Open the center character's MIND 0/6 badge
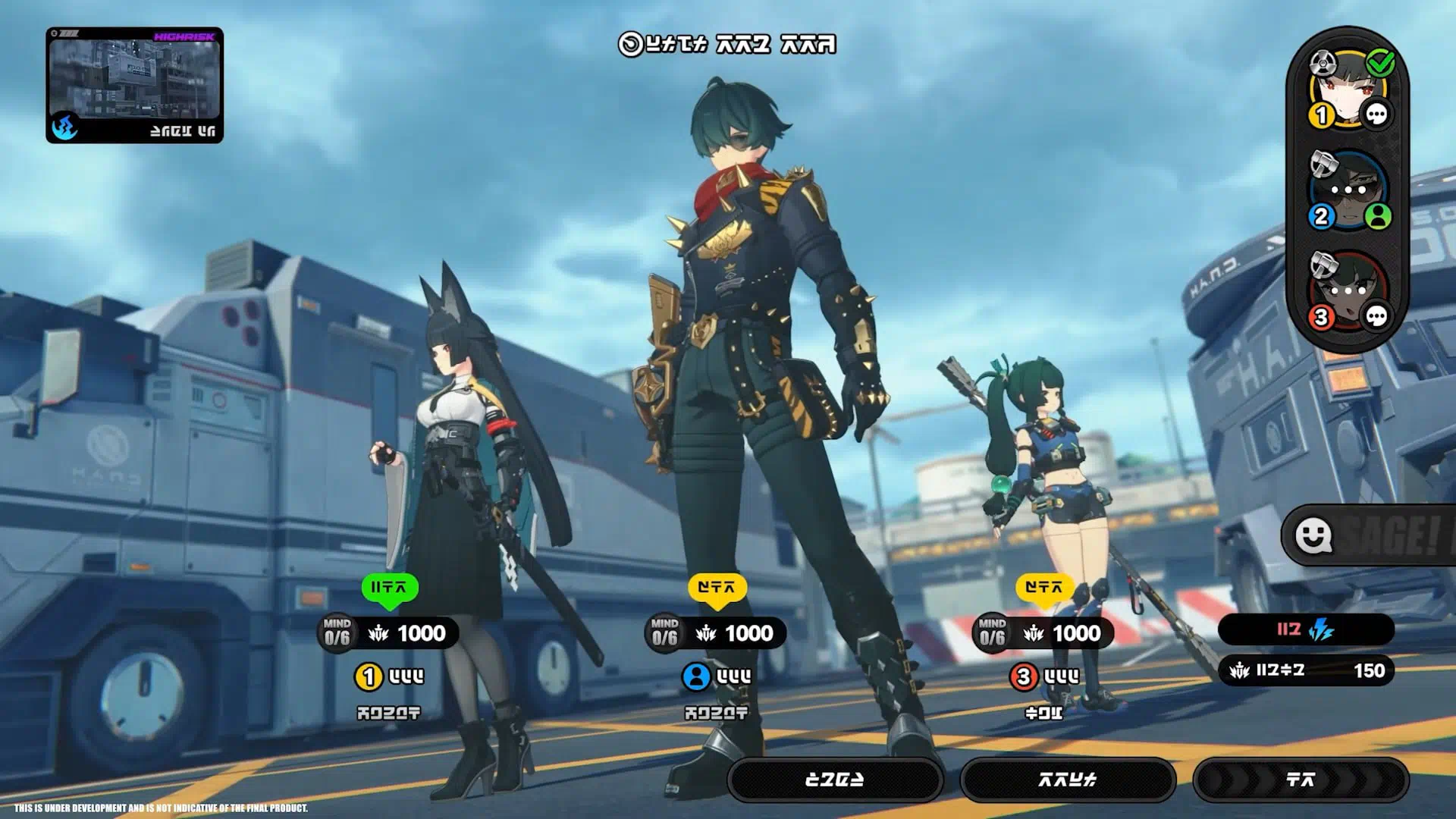 pos(664,632)
